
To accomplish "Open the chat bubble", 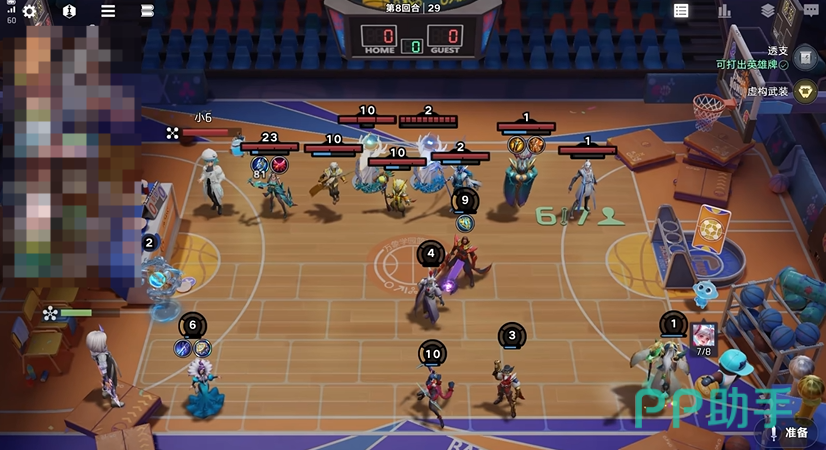I will [809, 11].
